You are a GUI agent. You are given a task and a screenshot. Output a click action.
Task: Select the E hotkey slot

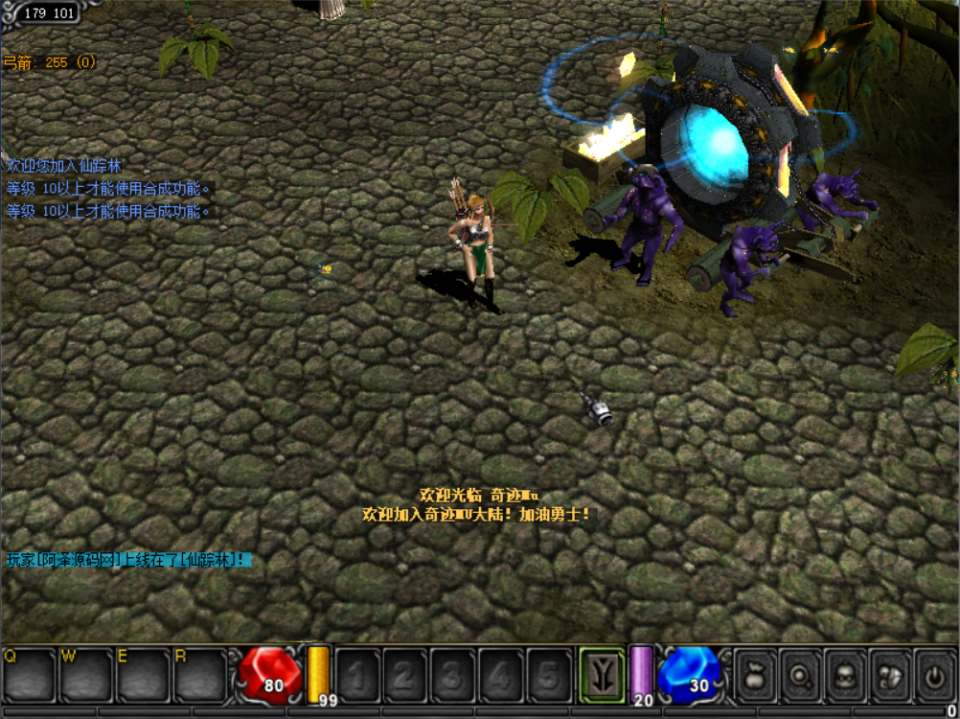click(143, 675)
